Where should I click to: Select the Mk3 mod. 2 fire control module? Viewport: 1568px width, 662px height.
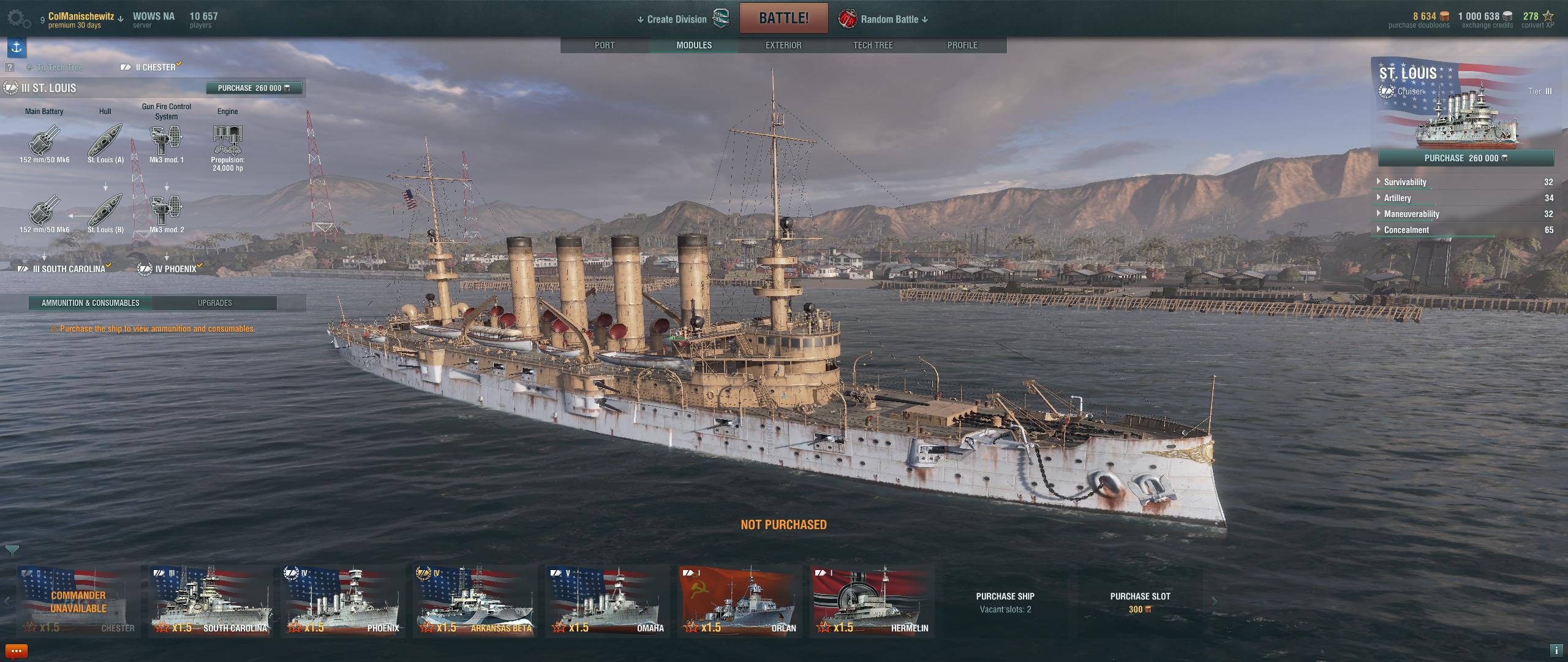[166, 211]
